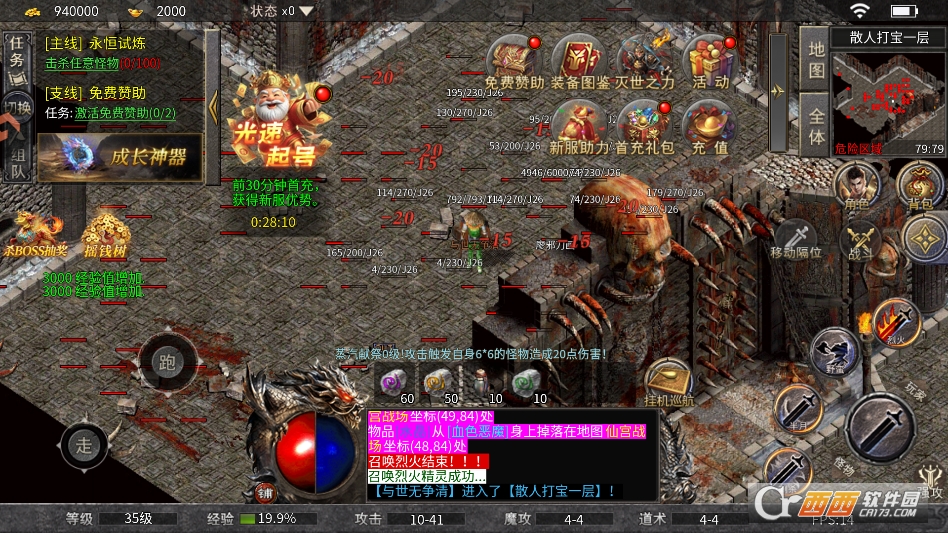948x533 pixels.
Task: Open the 充值 gold ingot recharge icon
Action: [x=710, y=127]
